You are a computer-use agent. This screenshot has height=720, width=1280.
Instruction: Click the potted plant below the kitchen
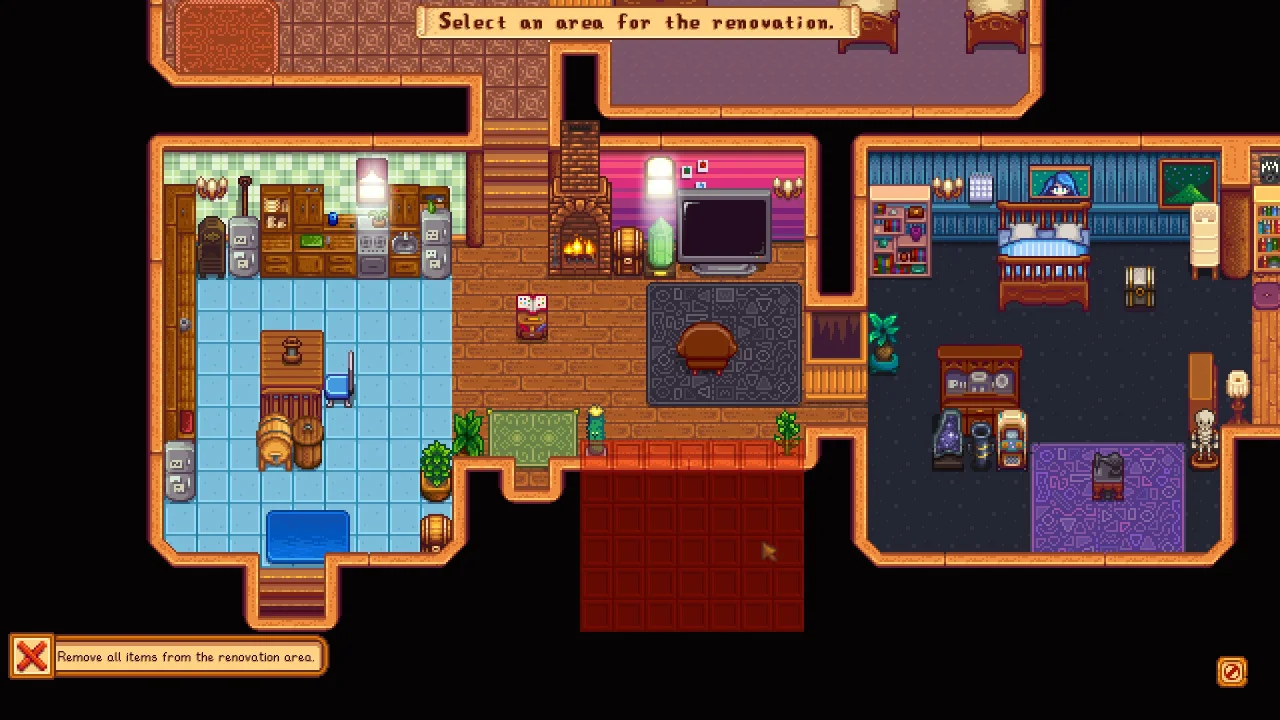tap(437, 470)
